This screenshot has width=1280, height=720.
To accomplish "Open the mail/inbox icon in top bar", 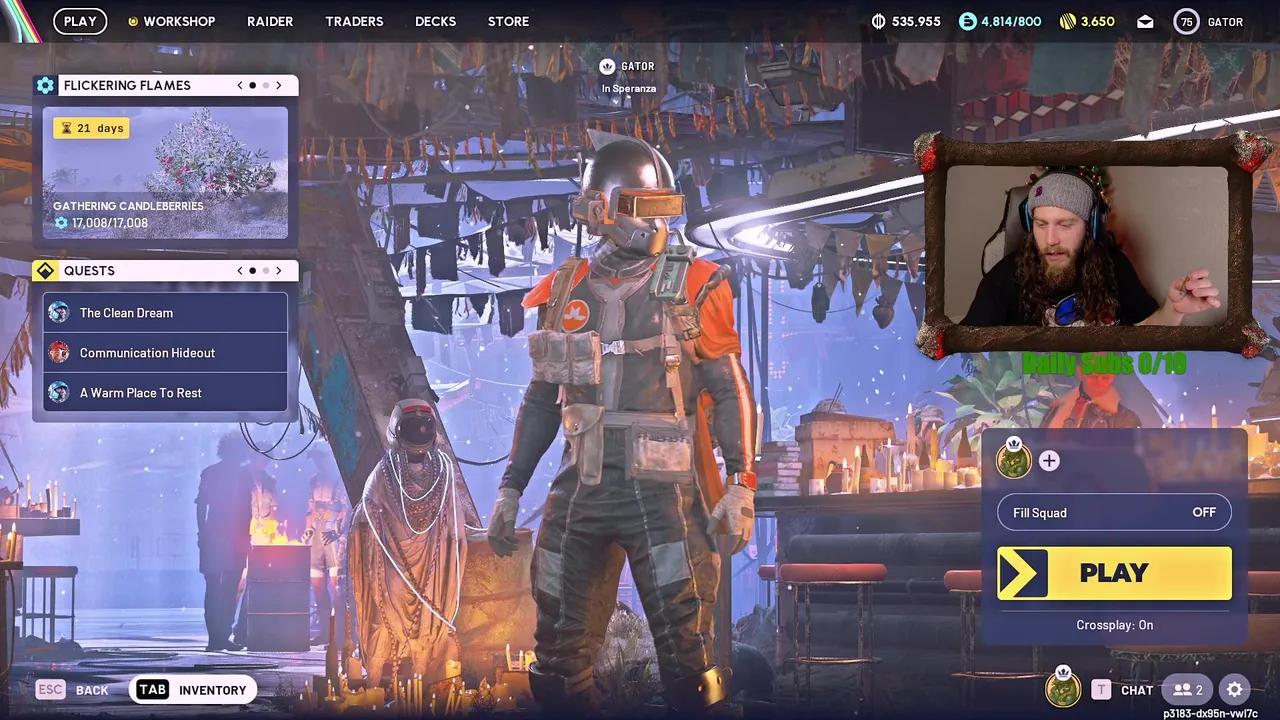I will point(1145,21).
